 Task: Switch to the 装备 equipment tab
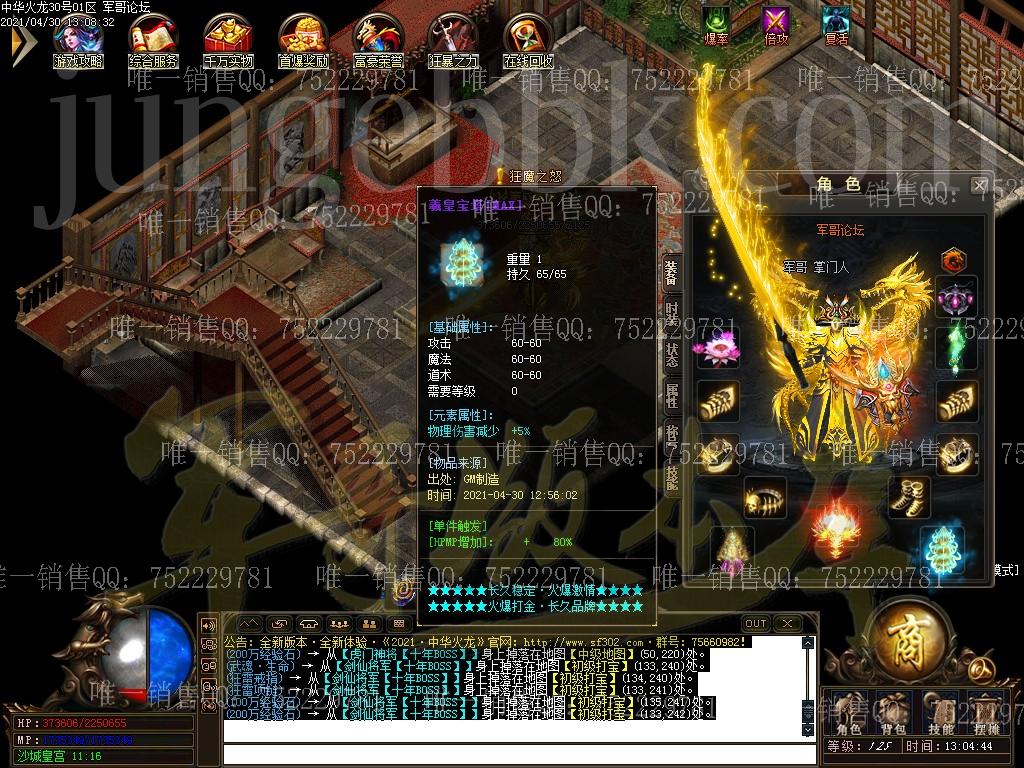(671, 273)
